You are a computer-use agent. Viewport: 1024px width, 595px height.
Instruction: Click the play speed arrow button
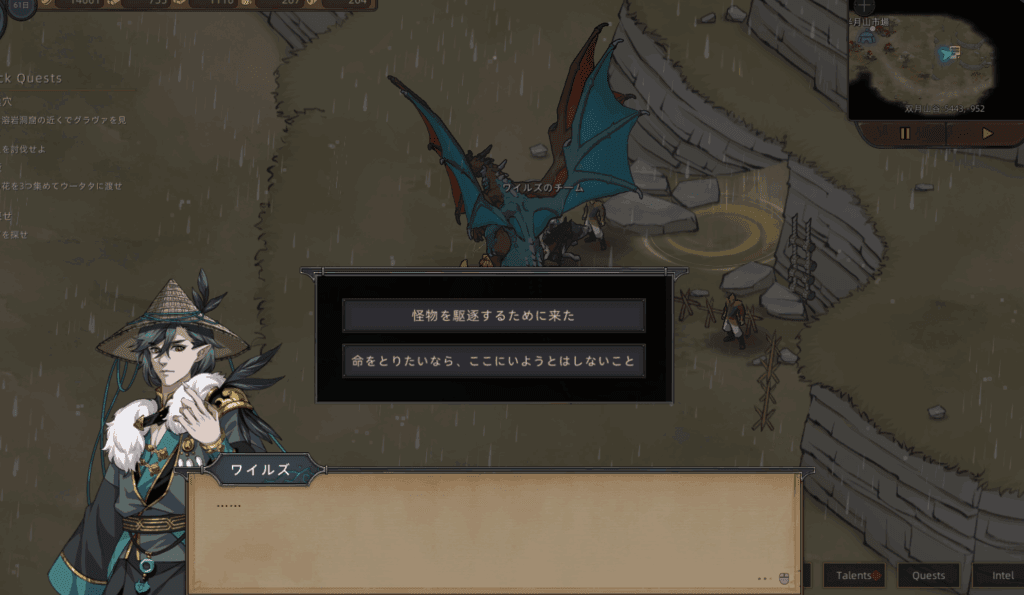tap(987, 133)
